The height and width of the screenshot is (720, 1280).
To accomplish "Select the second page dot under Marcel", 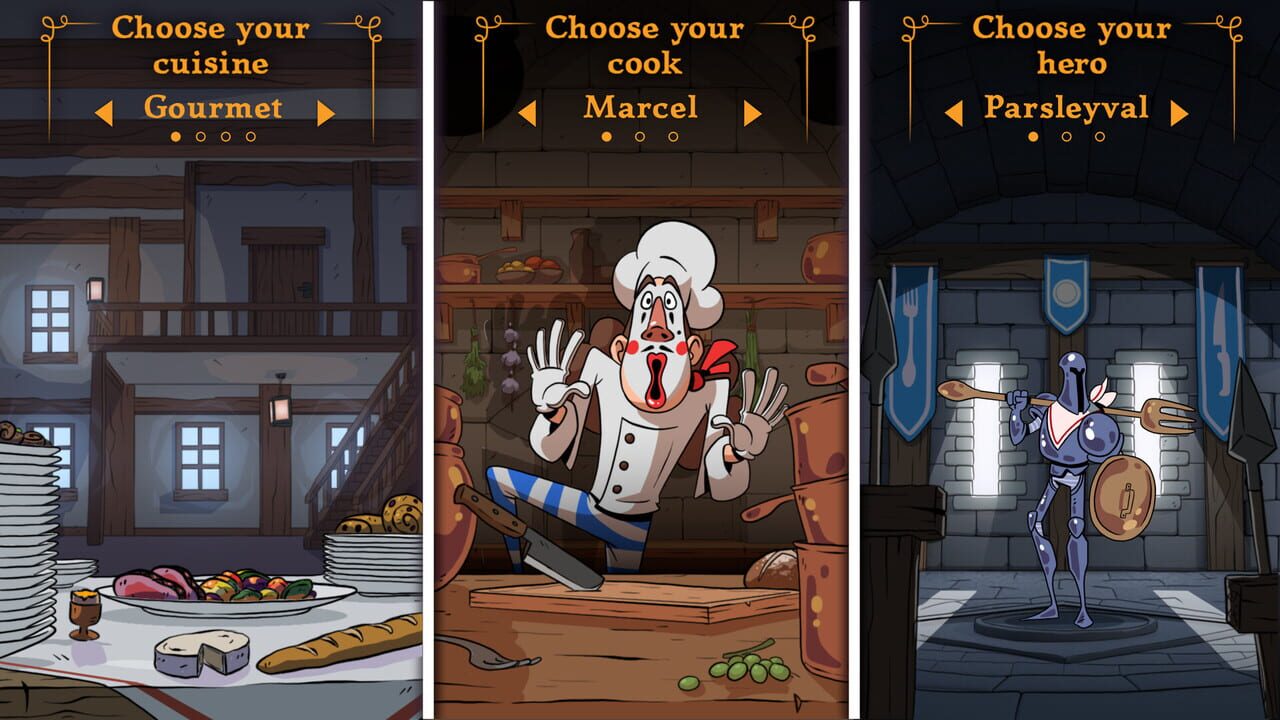I will click(x=640, y=135).
